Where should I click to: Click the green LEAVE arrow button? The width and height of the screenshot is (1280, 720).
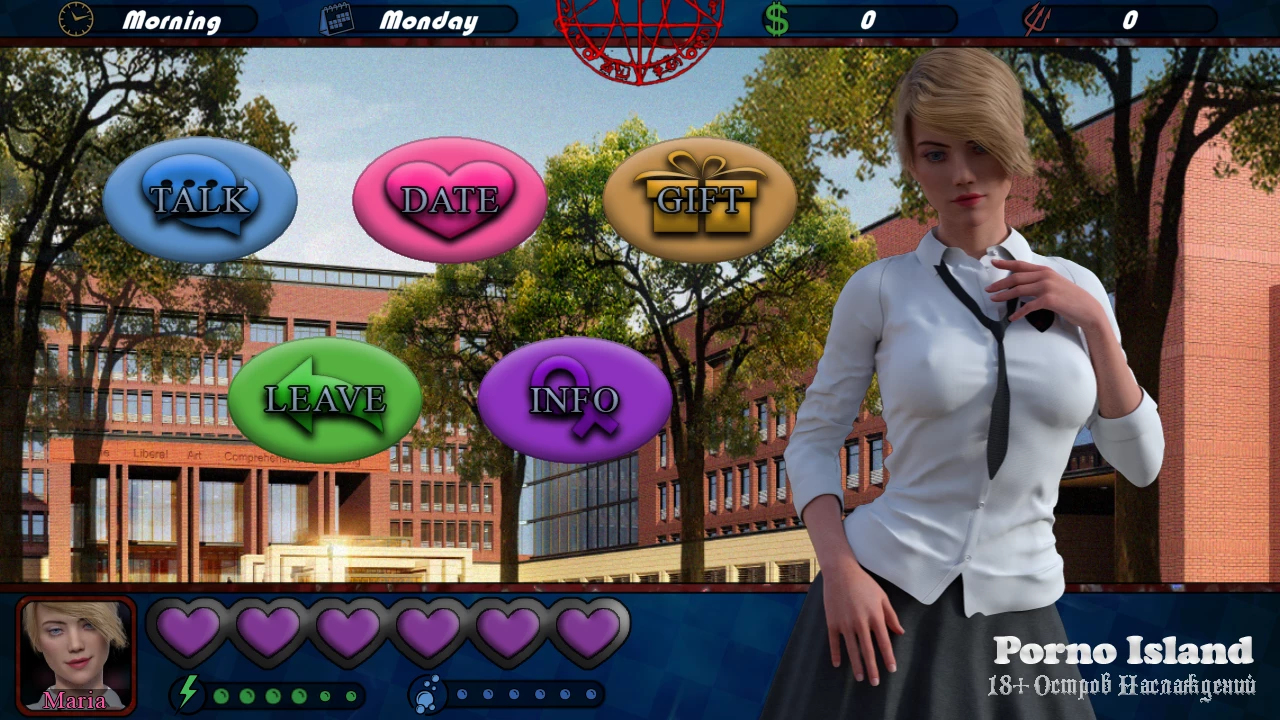tap(325, 399)
